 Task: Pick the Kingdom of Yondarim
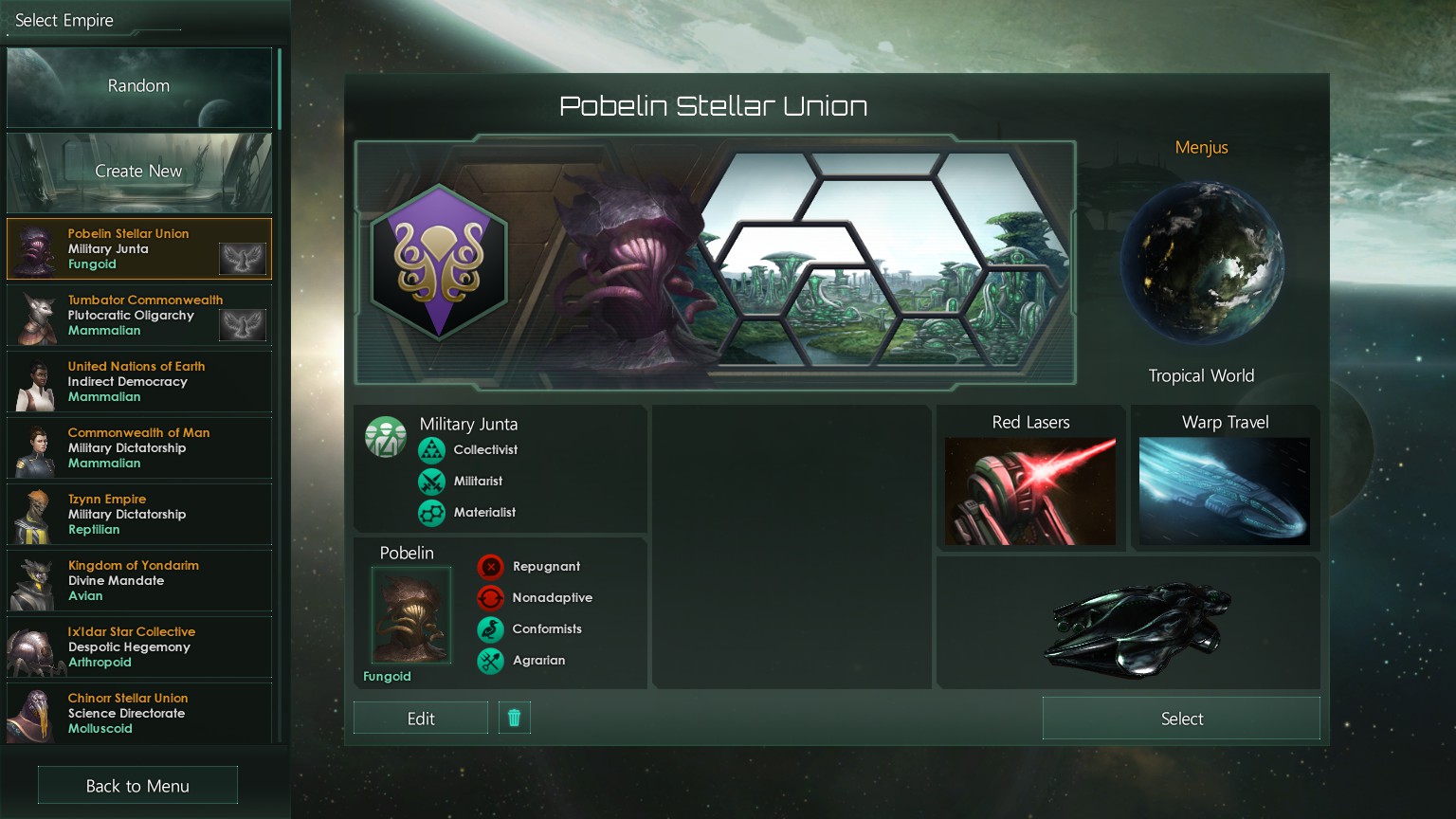click(138, 581)
